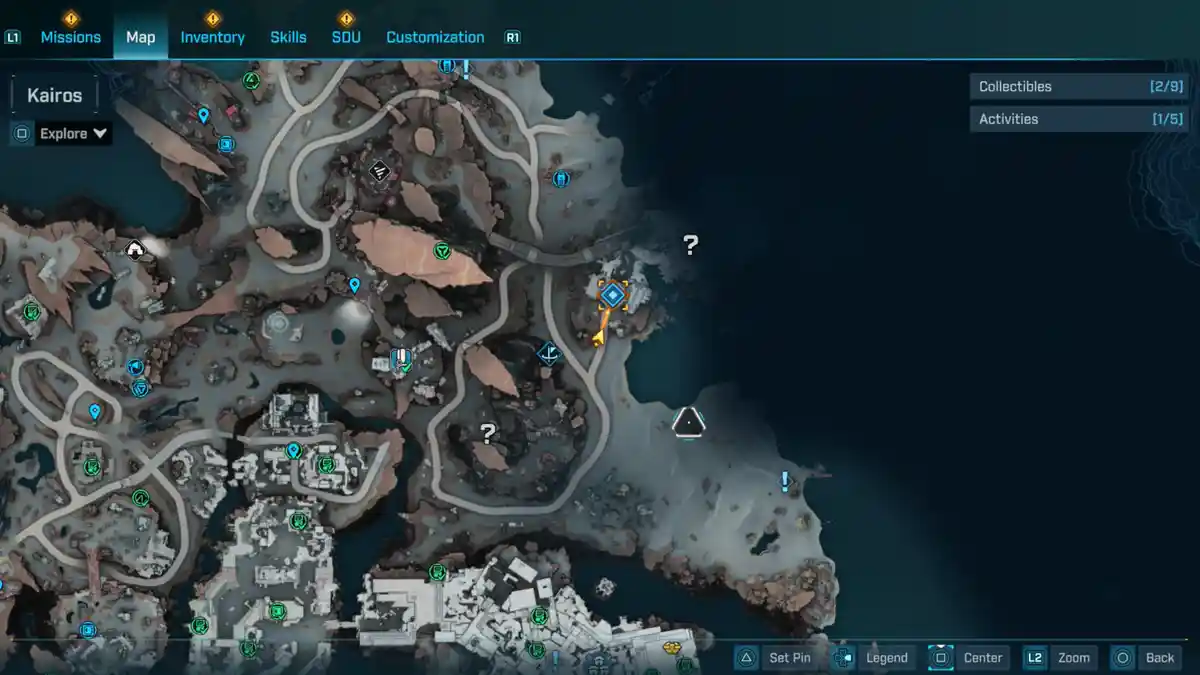The height and width of the screenshot is (675, 1200).
Task: Click the active Map tab
Action: [x=140, y=37]
